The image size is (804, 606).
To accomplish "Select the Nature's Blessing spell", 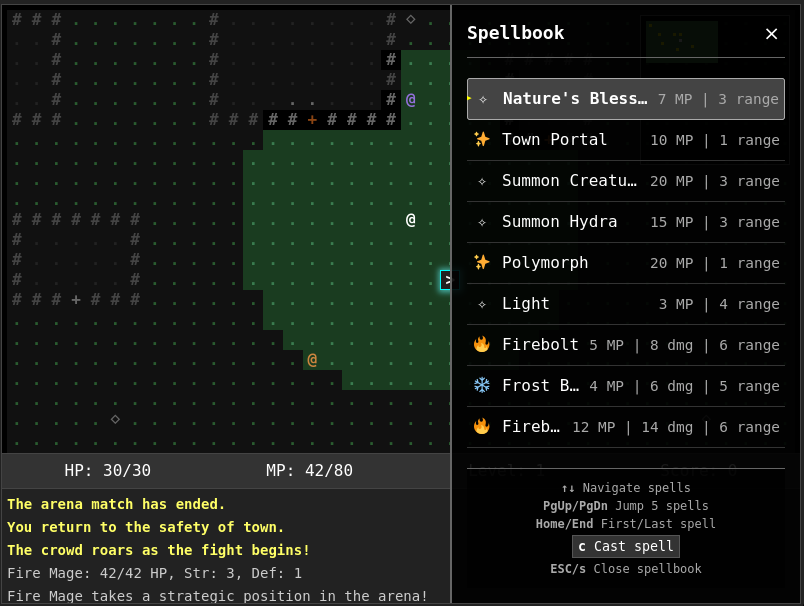I will (626, 99).
